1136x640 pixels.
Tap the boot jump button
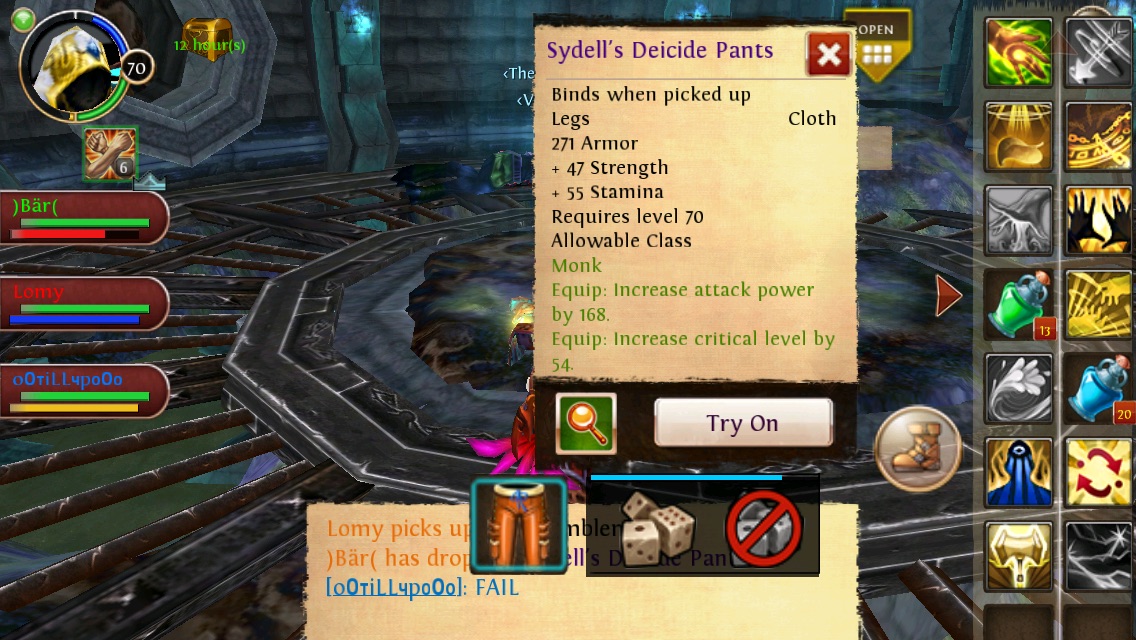pos(917,450)
